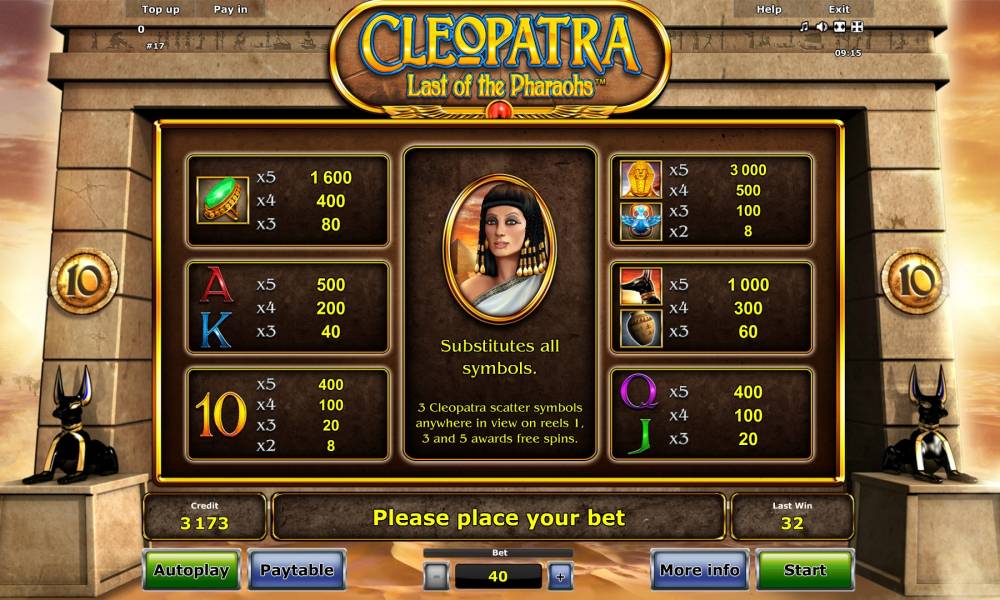
Task: Close the Paytable view
Action: click(296, 570)
